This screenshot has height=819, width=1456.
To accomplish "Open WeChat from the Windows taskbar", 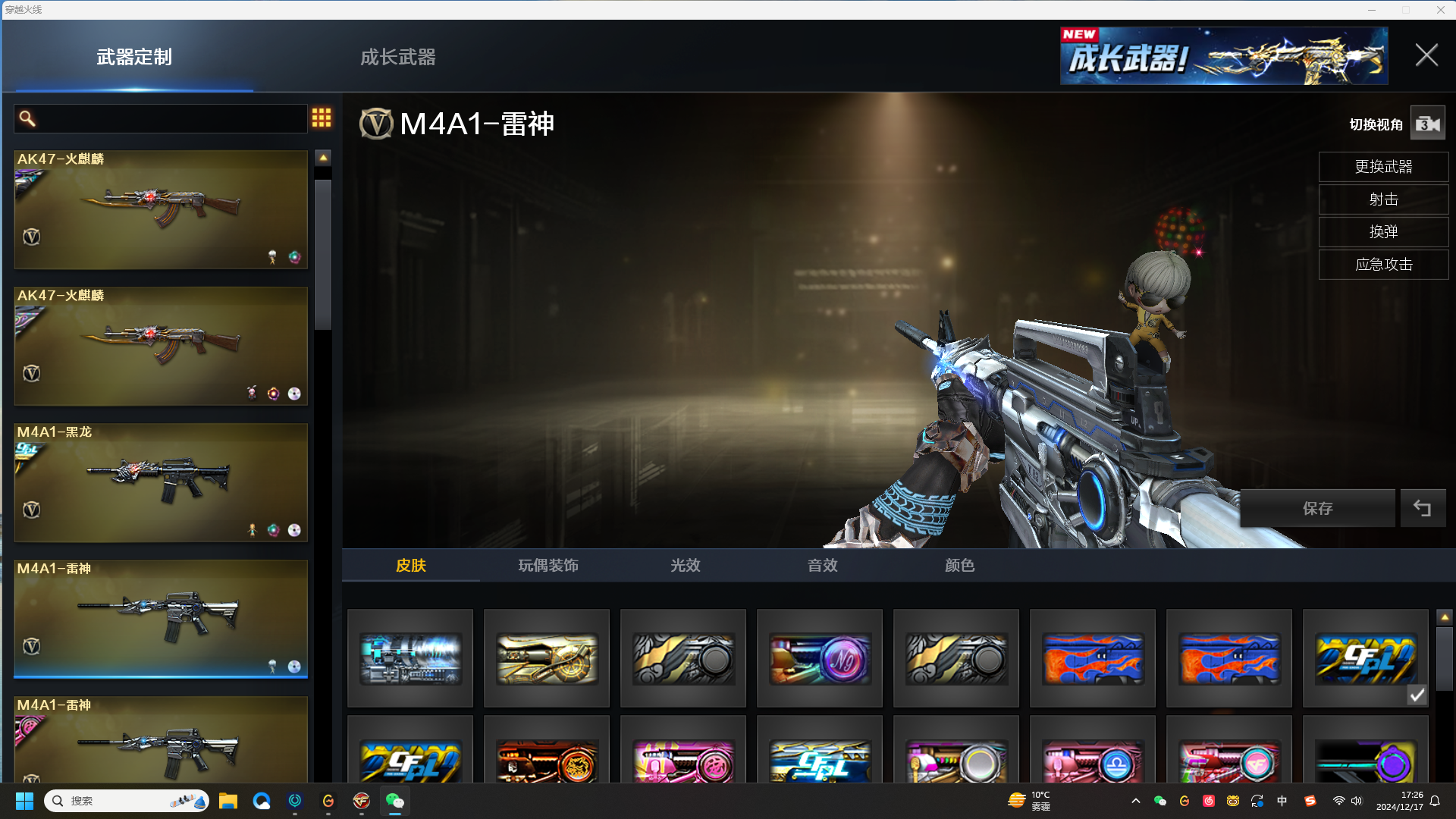I will tap(395, 801).
